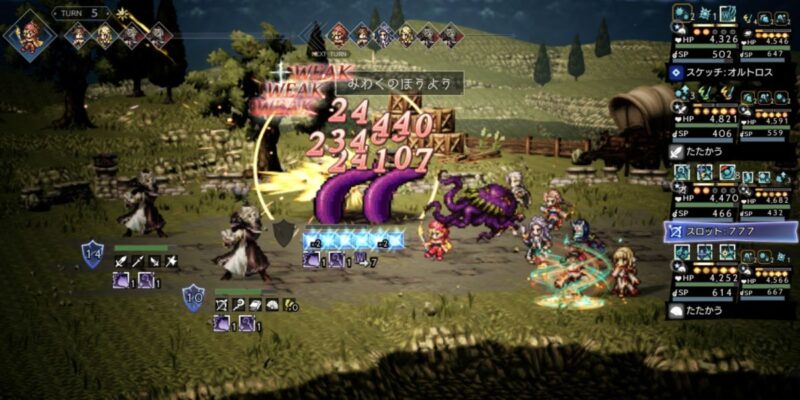Choose the スロット:777 command
This screenshot has width=800, height=400.
[x=732, y=232]
